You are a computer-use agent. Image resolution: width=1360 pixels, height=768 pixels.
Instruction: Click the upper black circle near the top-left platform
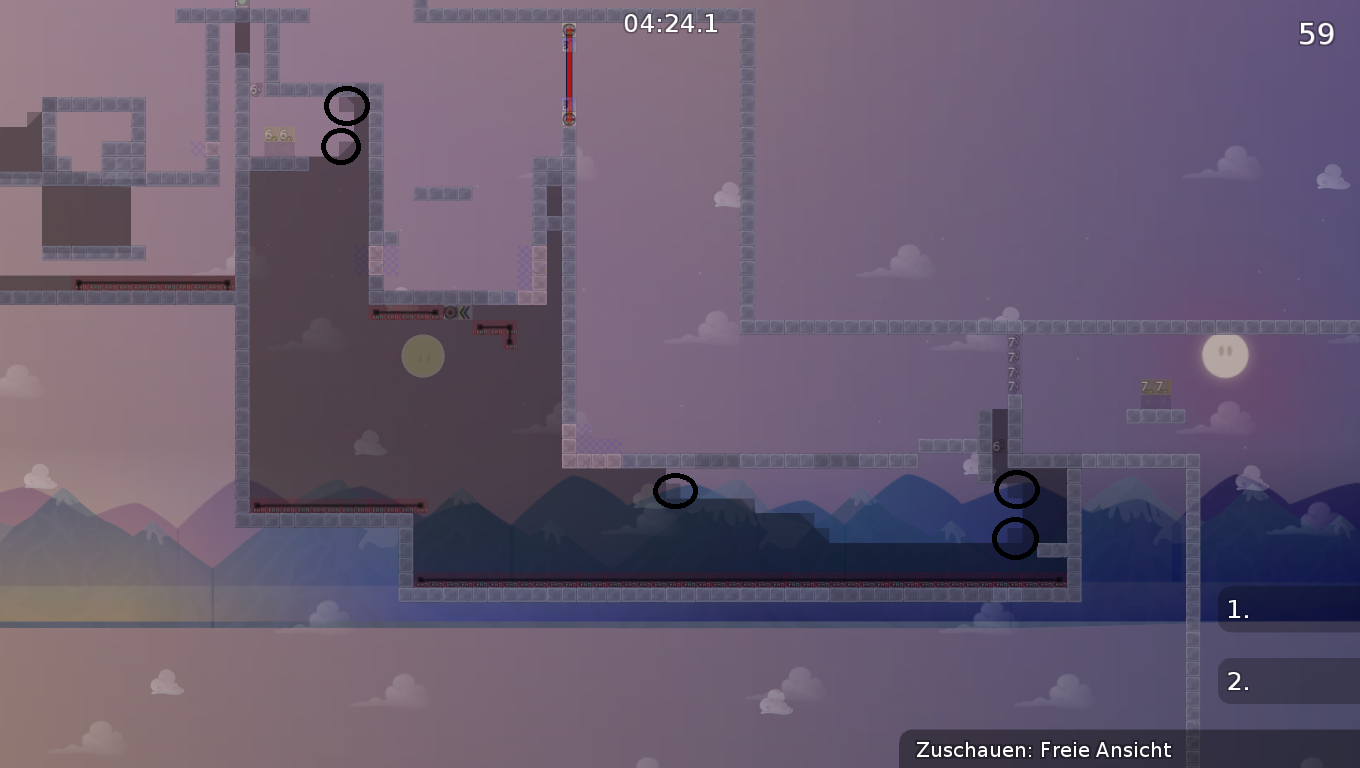(x=345, y=106)
